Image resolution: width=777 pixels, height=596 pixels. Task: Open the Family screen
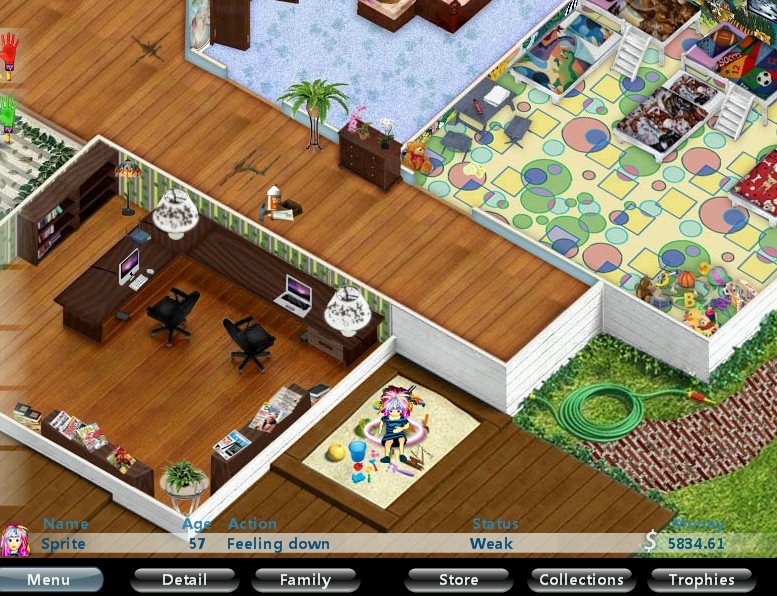click(305, 580)
